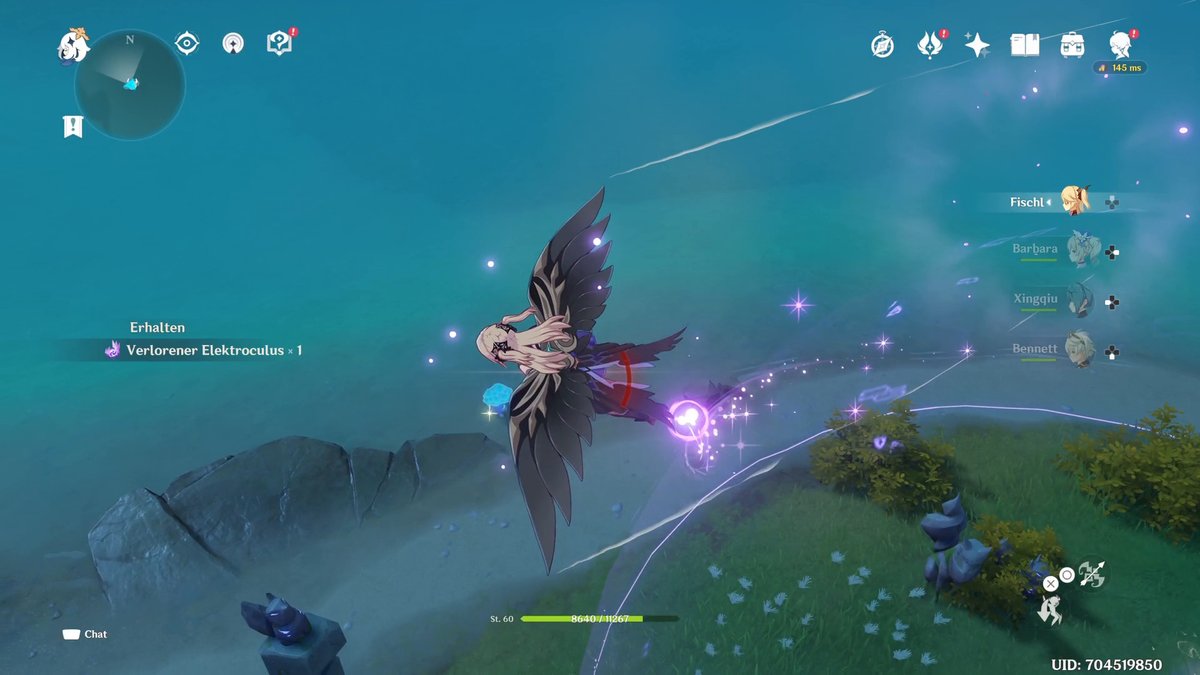The height and width of the screenshot is (675, 1200).
Task: Click the bow and arrow attack icon
Action: pos(1092,573)
